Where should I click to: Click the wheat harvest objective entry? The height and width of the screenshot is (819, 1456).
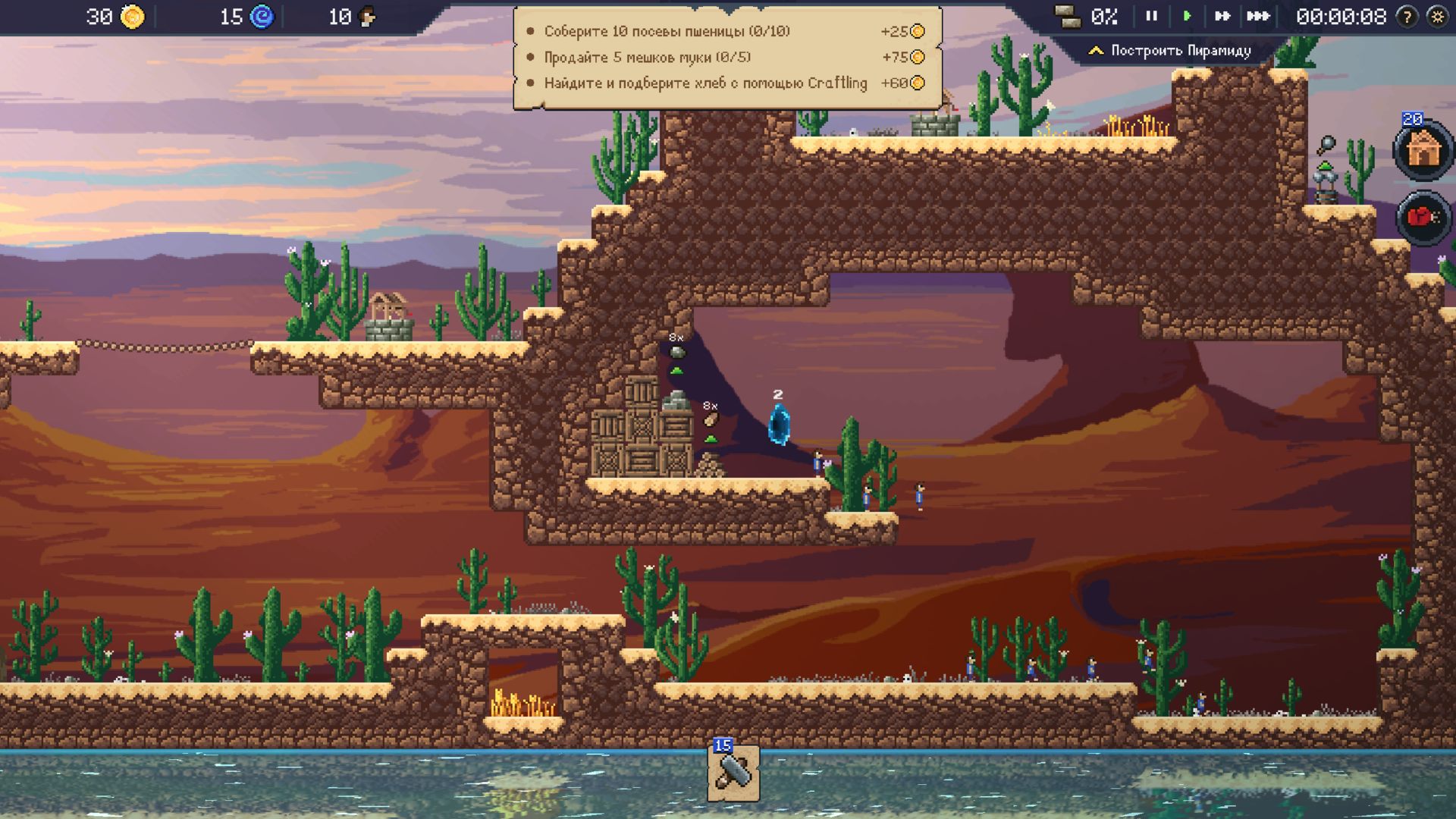[667, 31]
